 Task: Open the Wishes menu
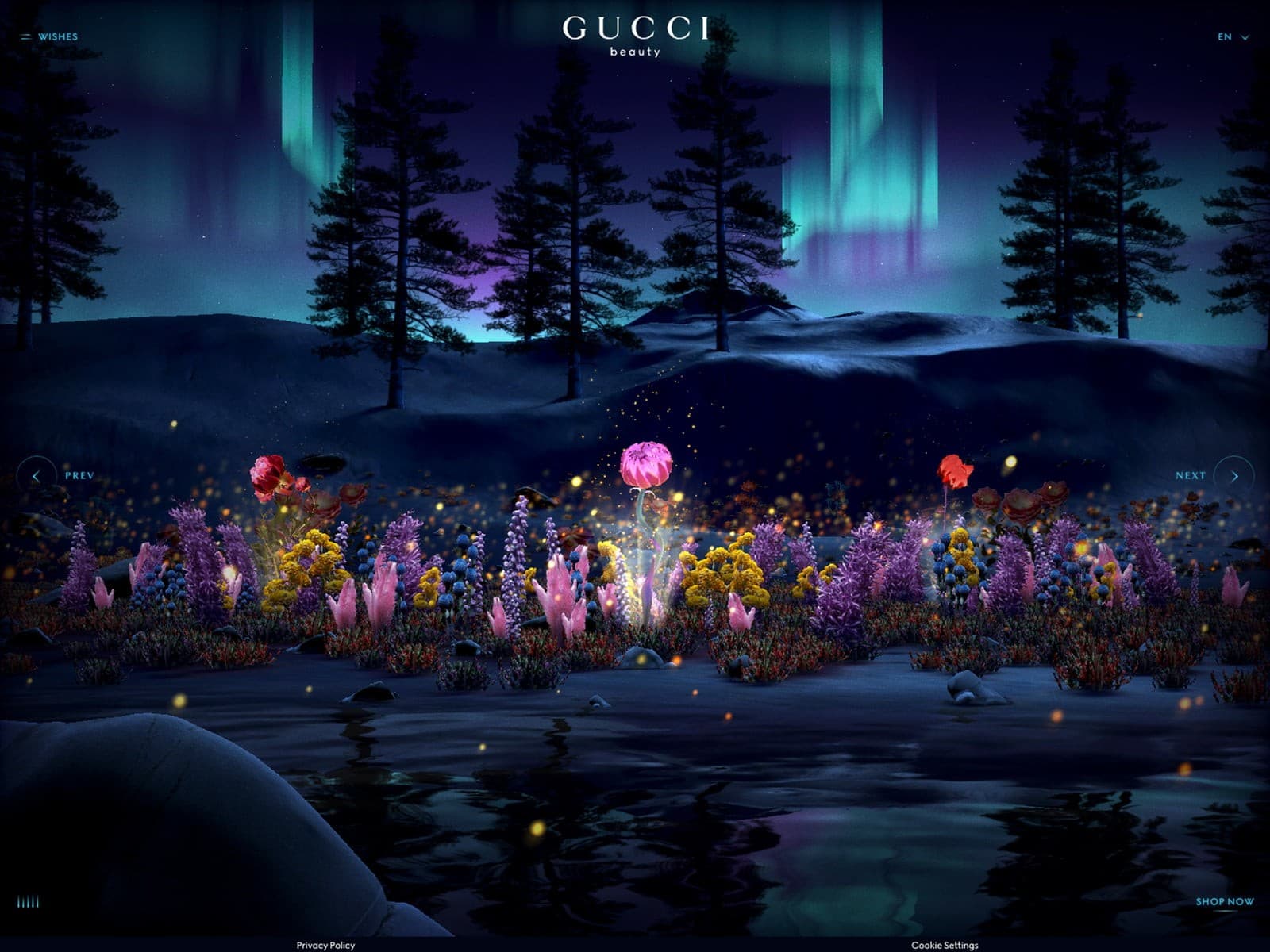click(50, 36)
